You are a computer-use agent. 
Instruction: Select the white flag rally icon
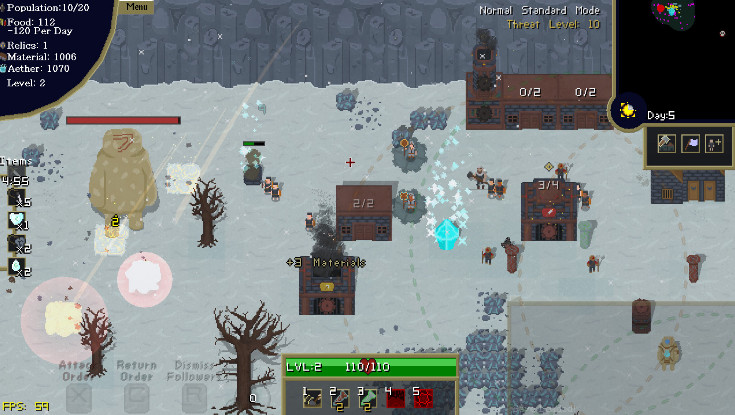coord(691,144)
